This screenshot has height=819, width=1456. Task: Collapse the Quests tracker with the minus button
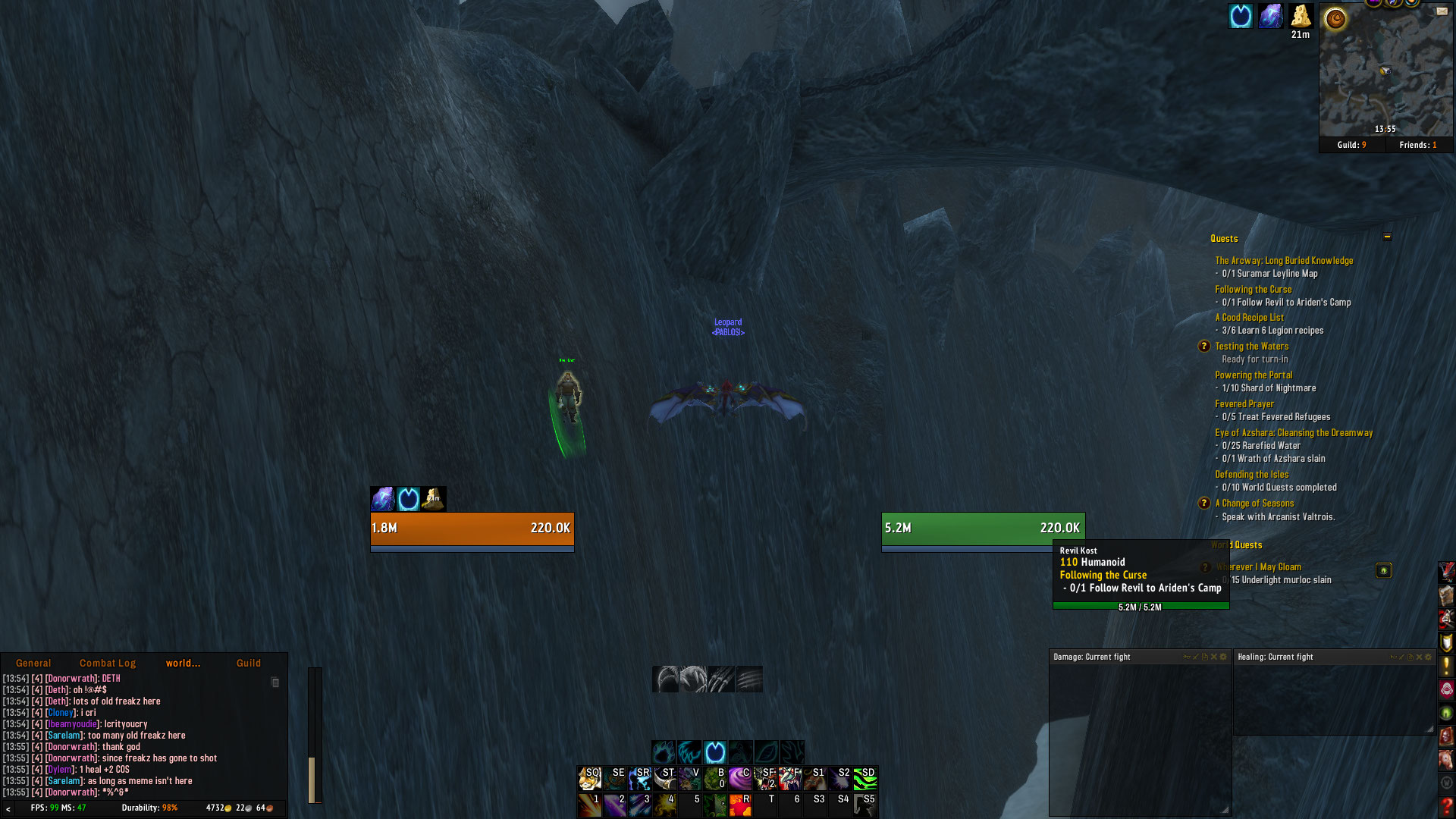[1387, 237]
